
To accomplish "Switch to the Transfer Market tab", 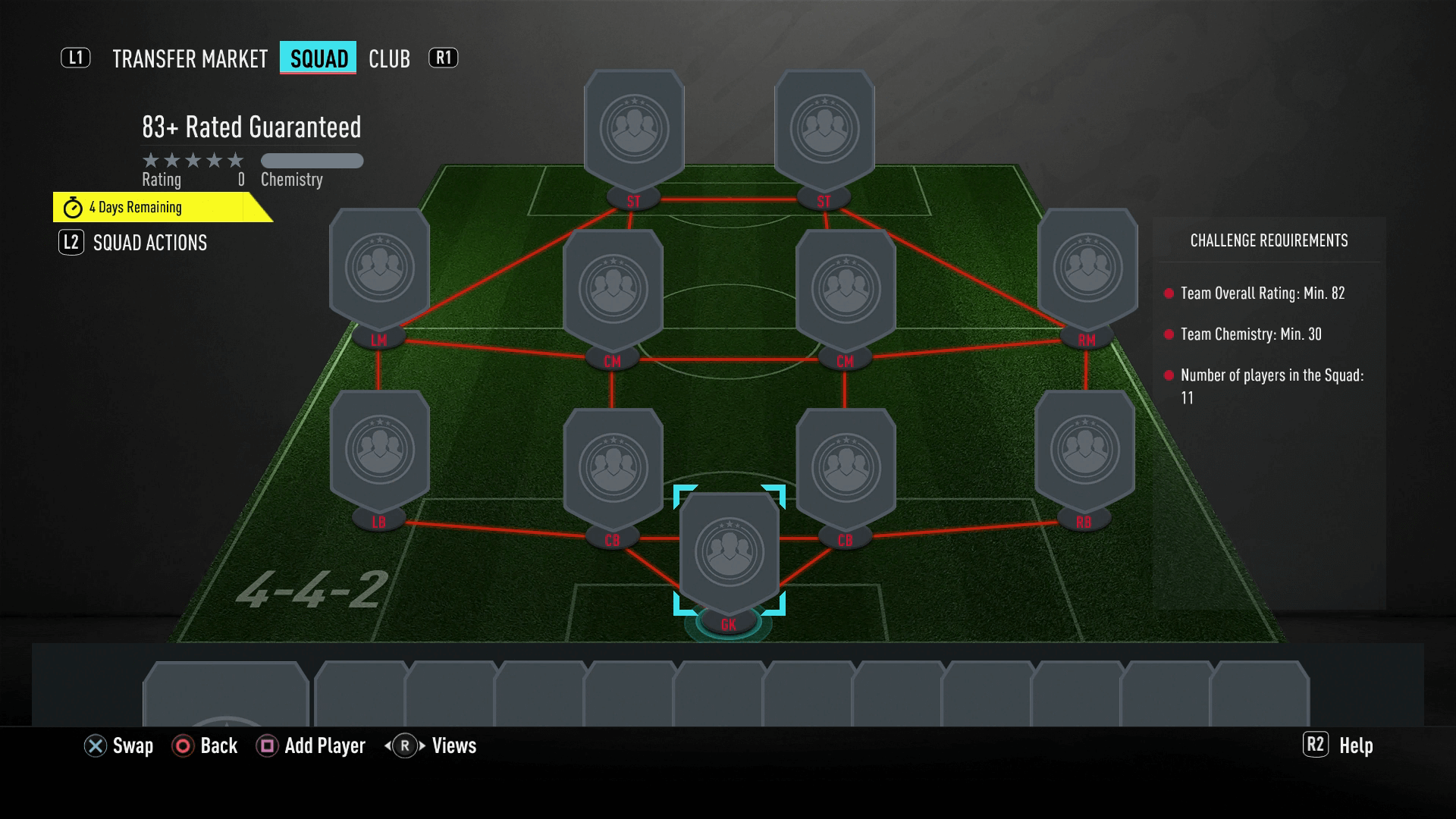I will tap(190, 58).
